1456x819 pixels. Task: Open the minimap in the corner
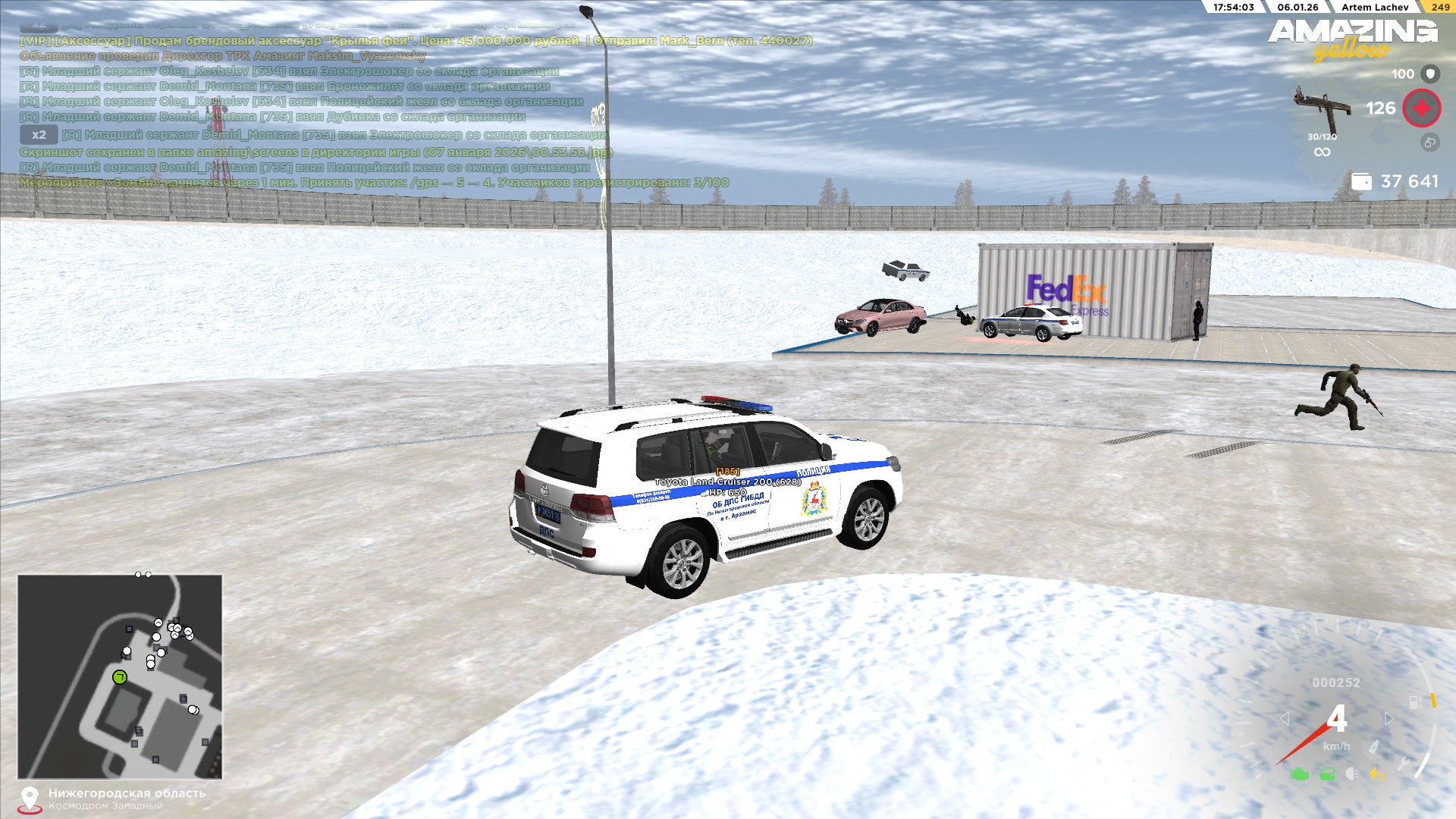click(120, 676)
